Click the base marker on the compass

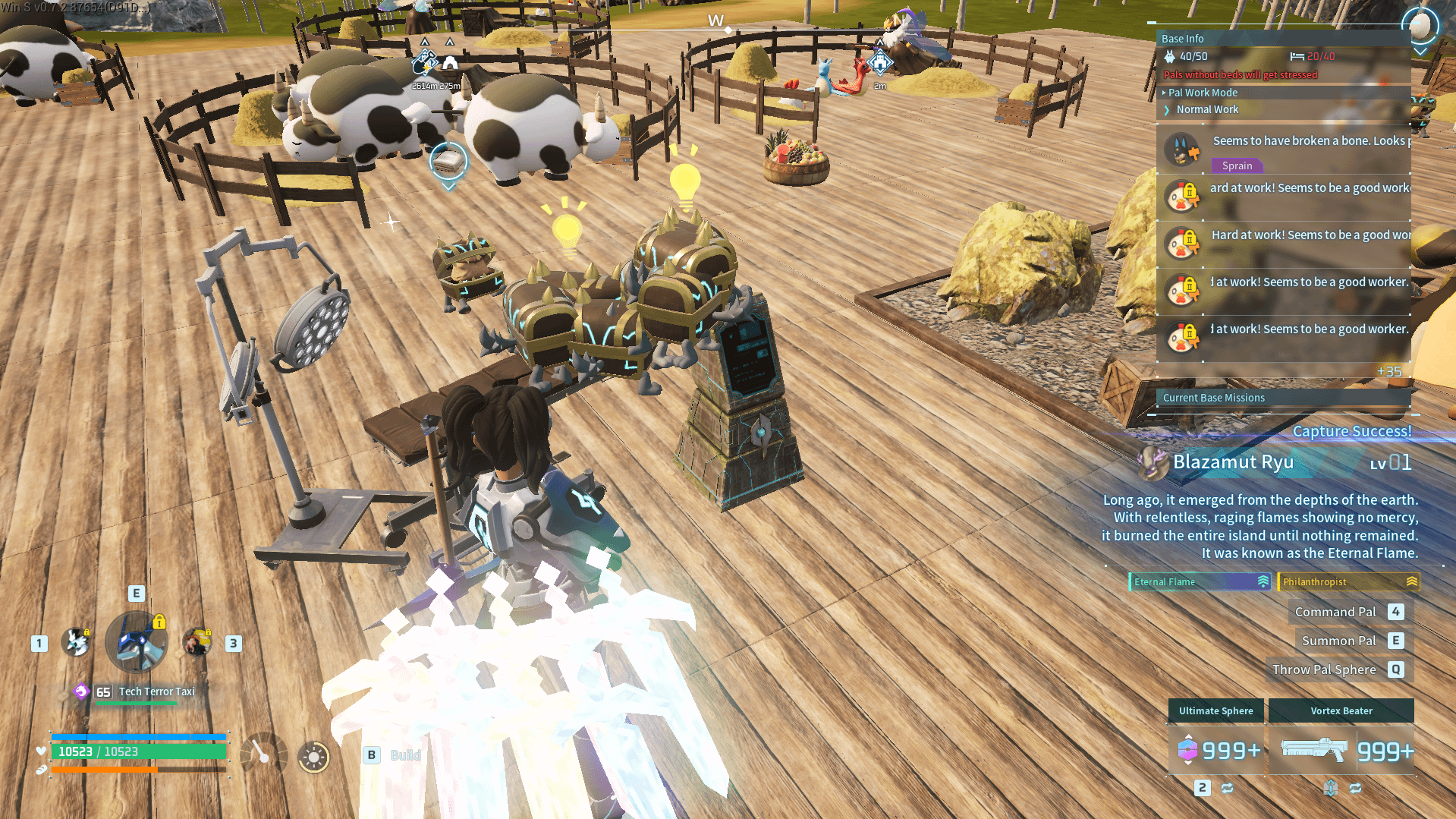point(880,63)
